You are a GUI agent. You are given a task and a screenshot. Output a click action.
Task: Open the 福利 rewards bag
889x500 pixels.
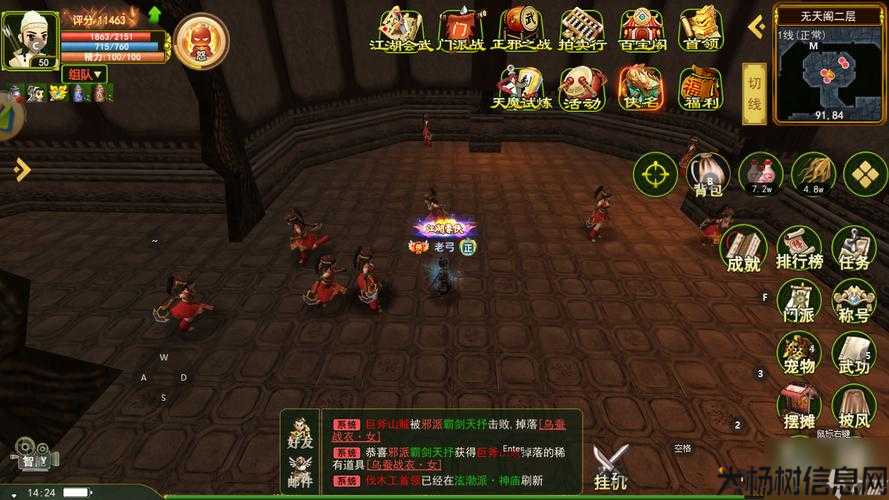coord(699,86)
